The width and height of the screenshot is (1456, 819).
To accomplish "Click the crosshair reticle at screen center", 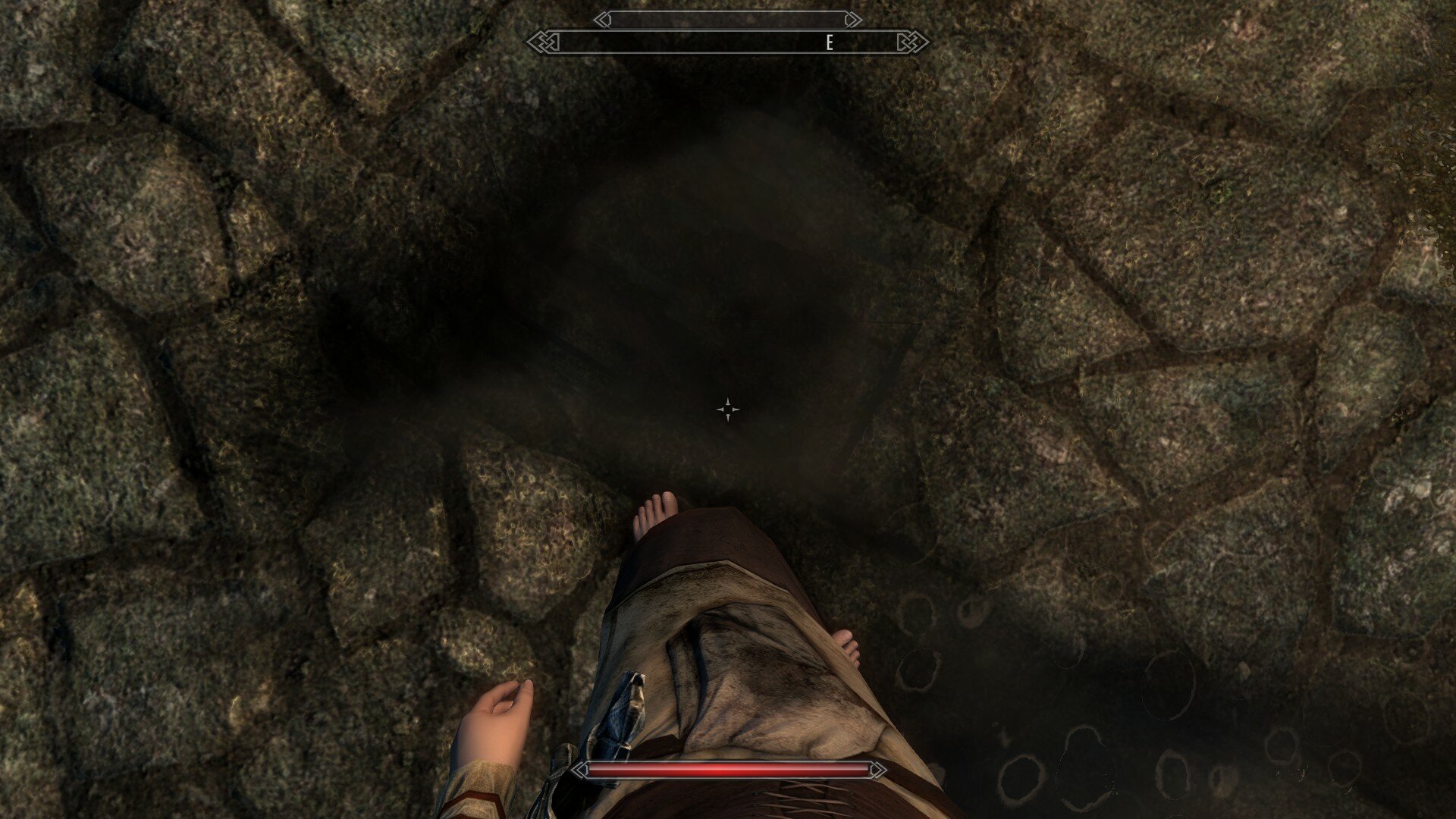I will (x=728, y=409).
